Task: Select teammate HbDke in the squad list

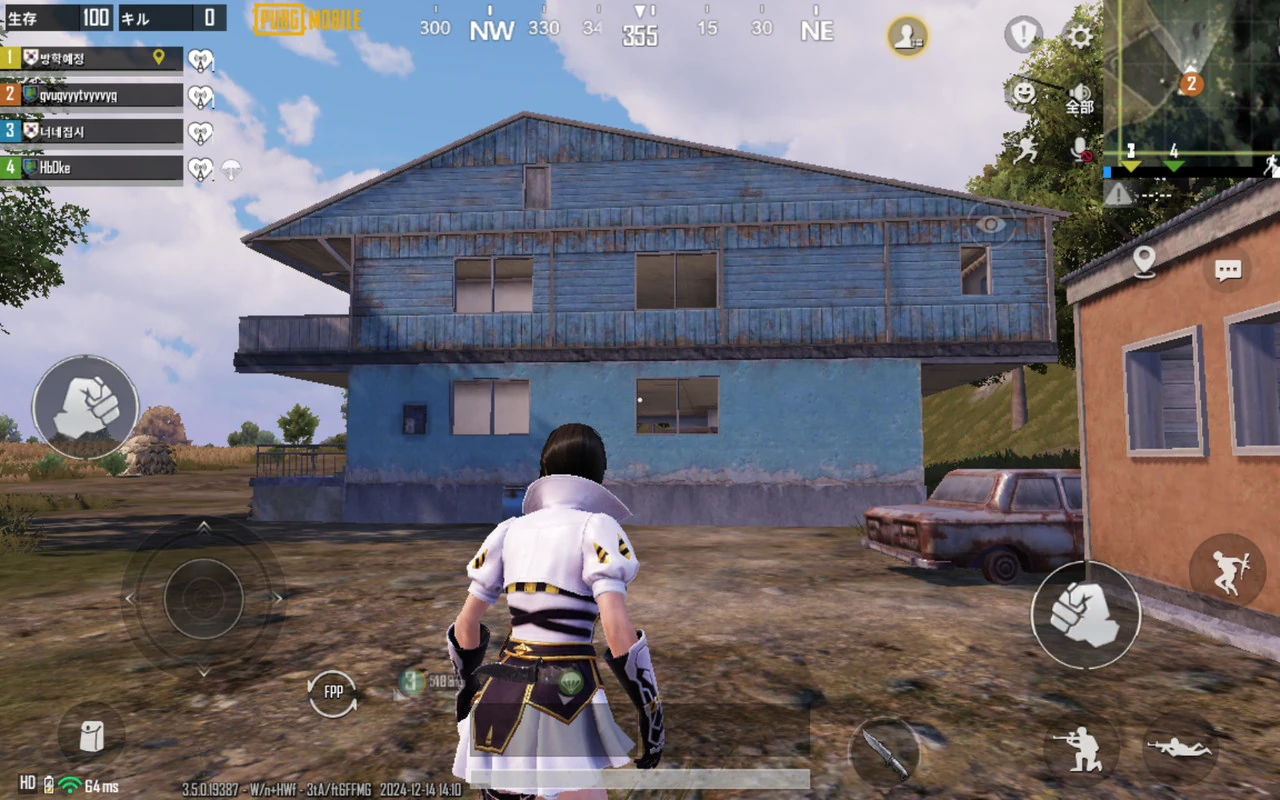Action: [x=93, y=168]
